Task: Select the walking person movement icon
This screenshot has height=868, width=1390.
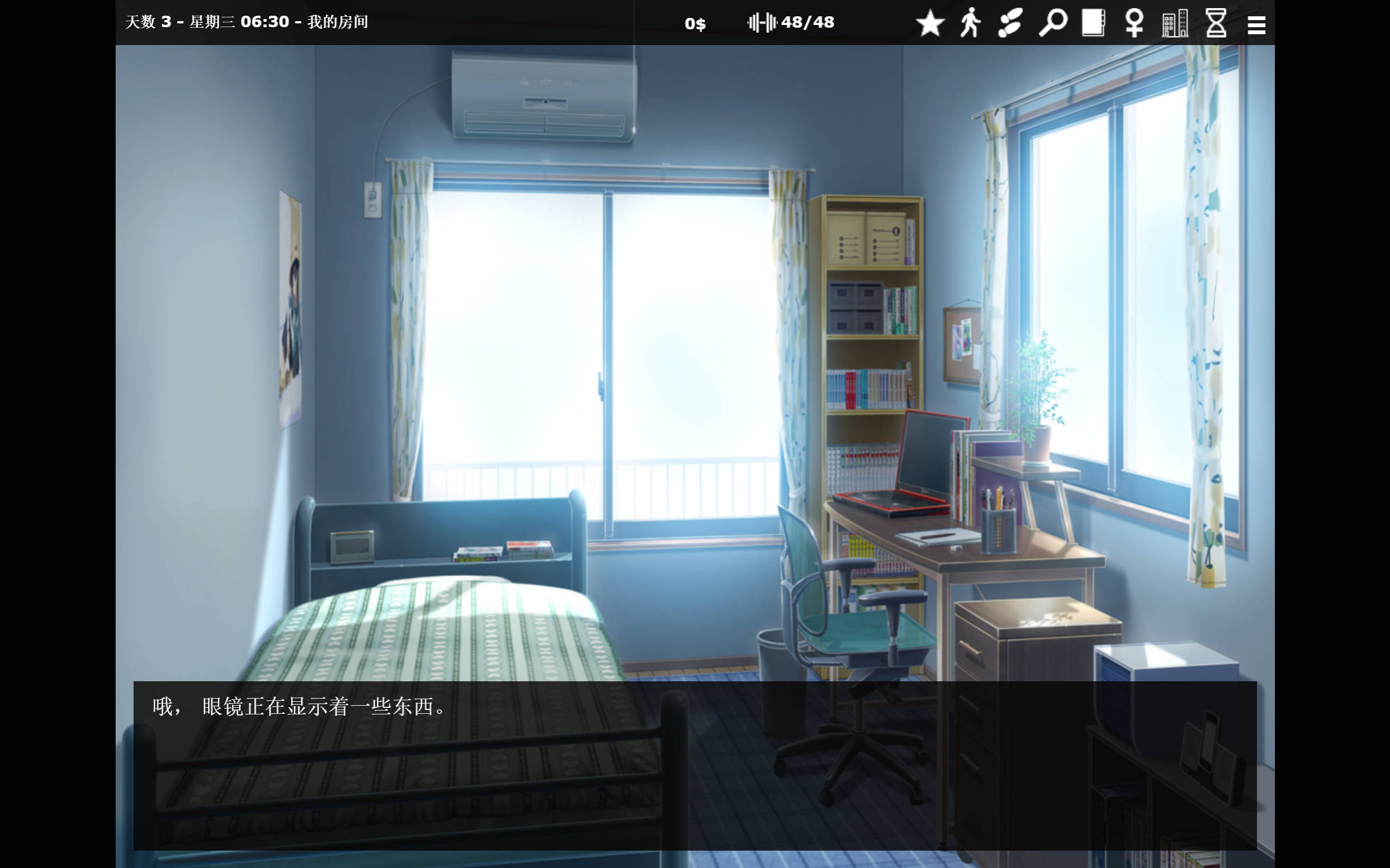Action: (971, 23)
